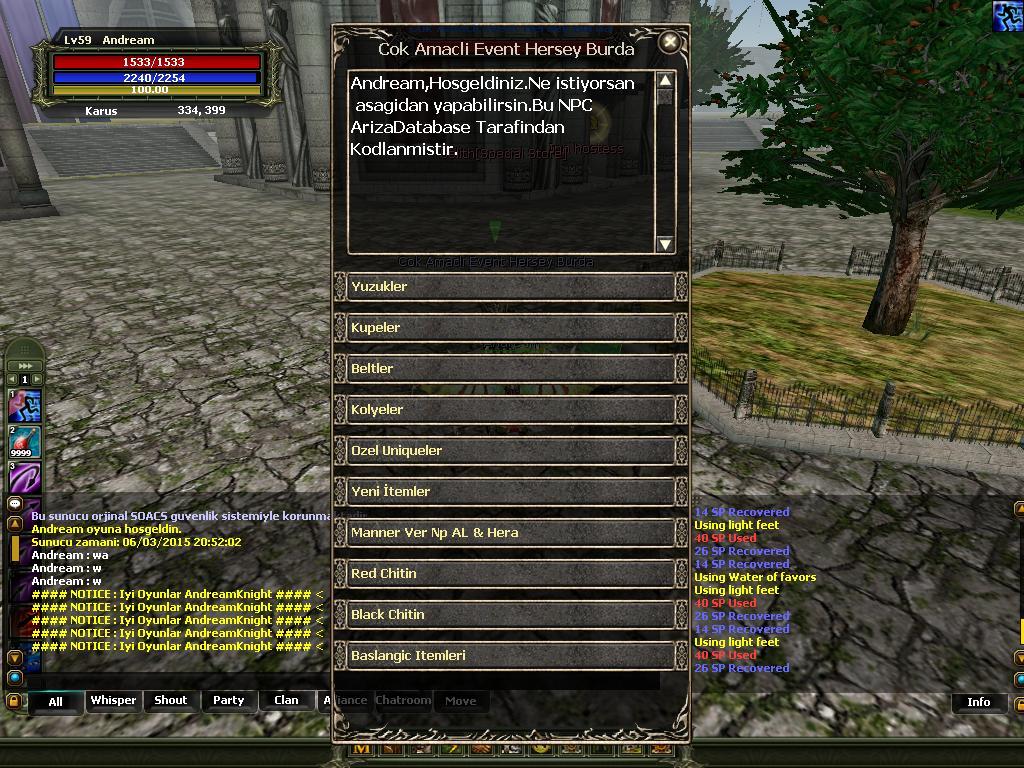Pick the Black Chitin option
The width and height of the screenshot is (1024, 768).
pos(511,615)
